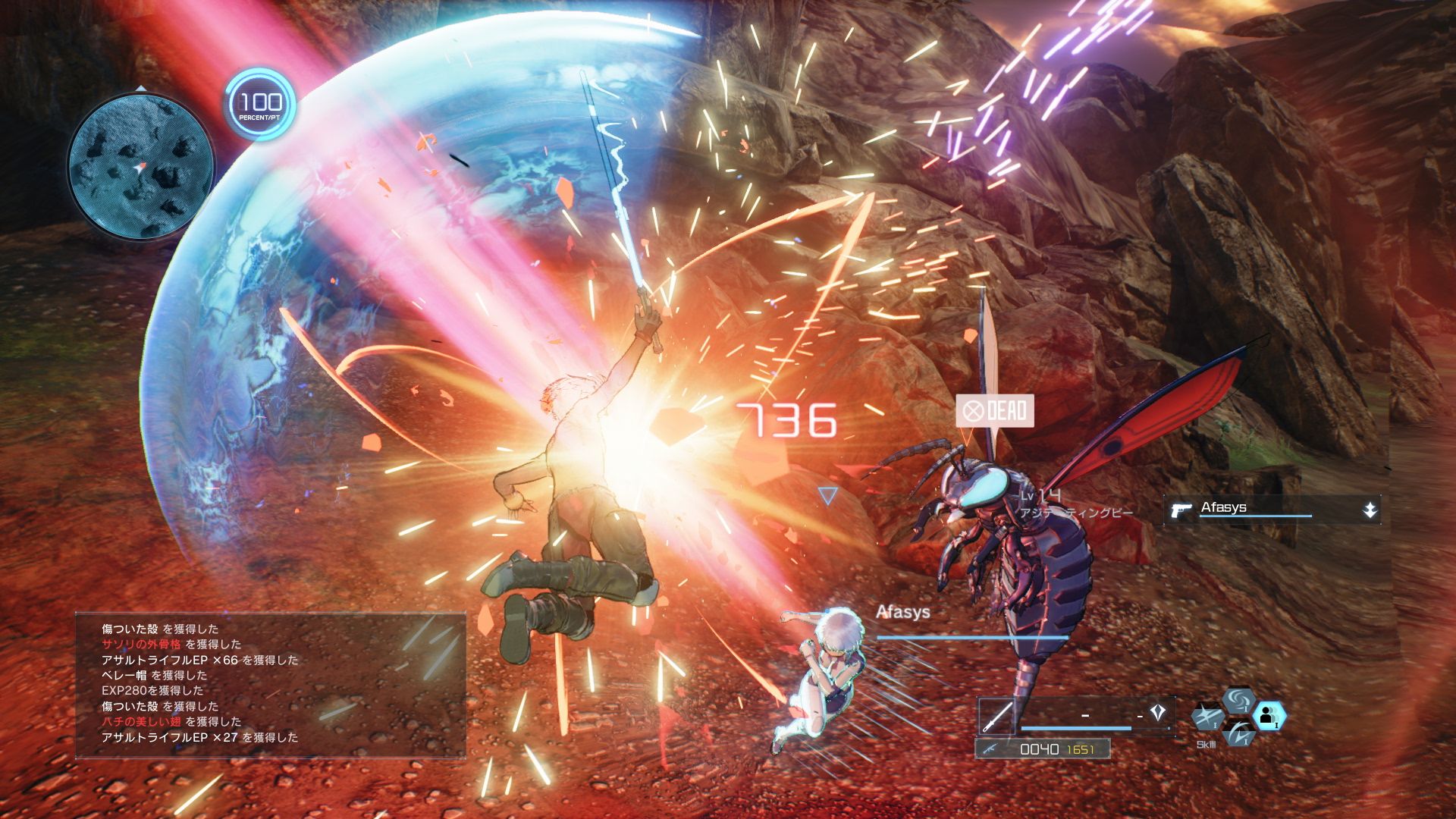Trigger the glowing silhouette skill
This screenshot has height=819, width=1456.
[x=1268, y=715]
